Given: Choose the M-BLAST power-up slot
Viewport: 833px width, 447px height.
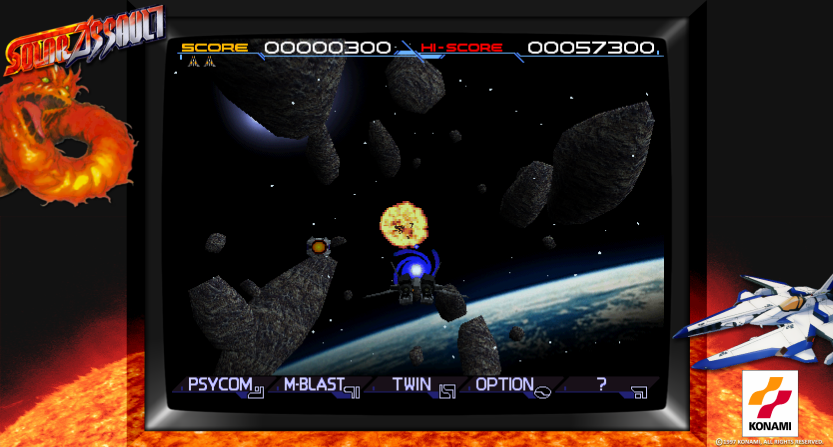Looking at the screenshot, I should (319, 385).
